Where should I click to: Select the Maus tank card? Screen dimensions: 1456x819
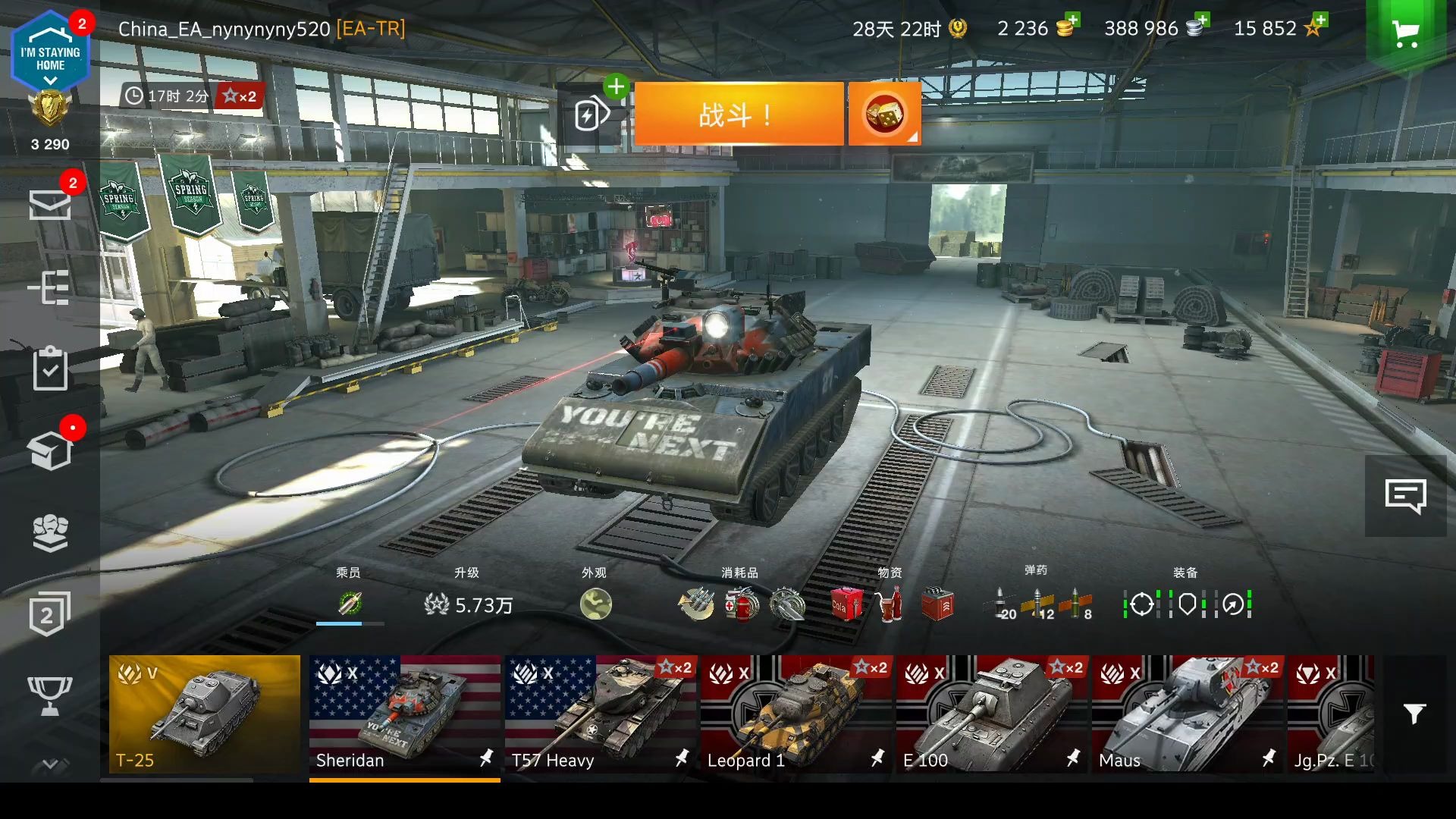click(x=1186, y=714)
